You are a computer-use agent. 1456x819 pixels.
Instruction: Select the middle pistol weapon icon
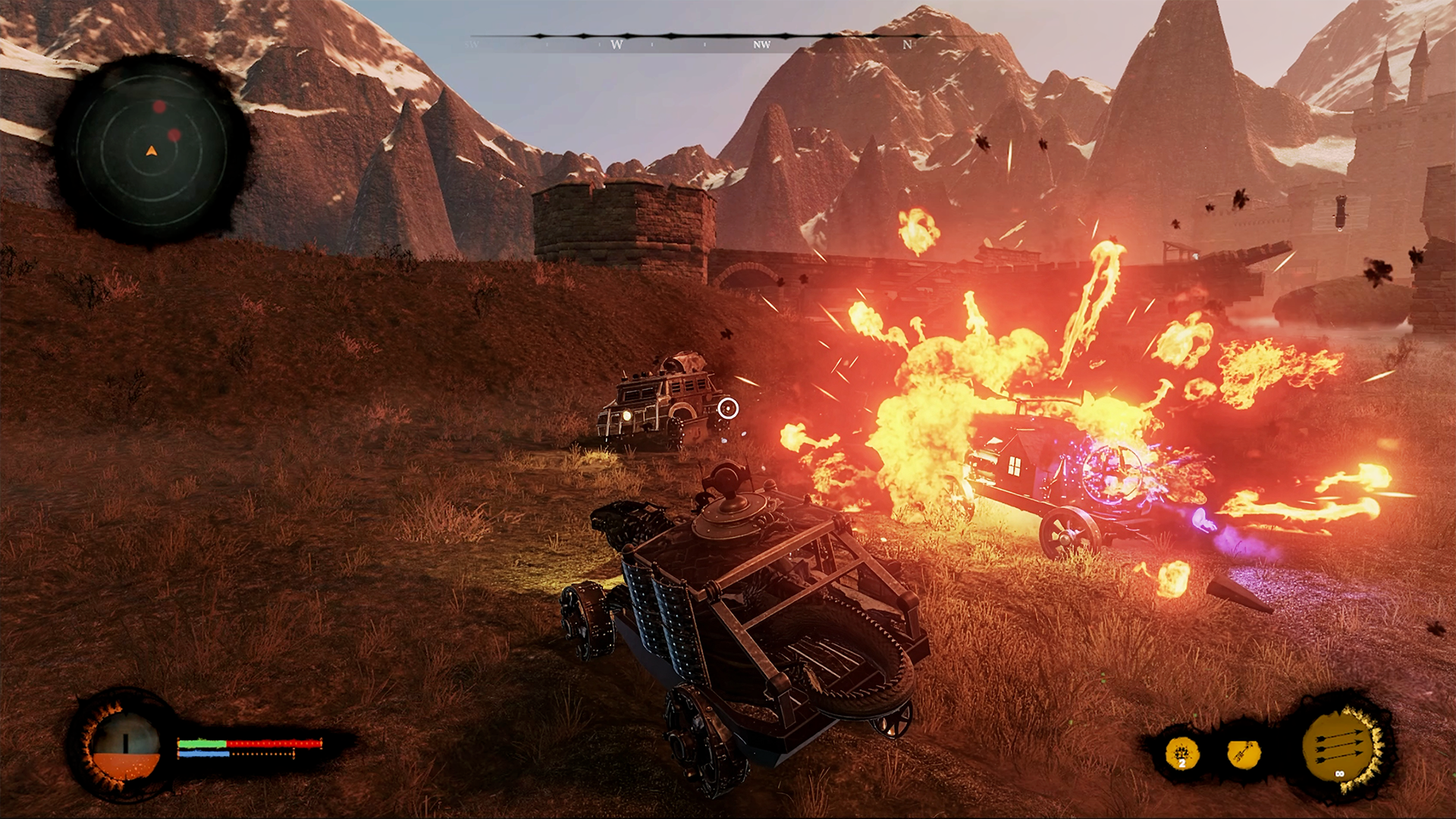coord(1244,755)
